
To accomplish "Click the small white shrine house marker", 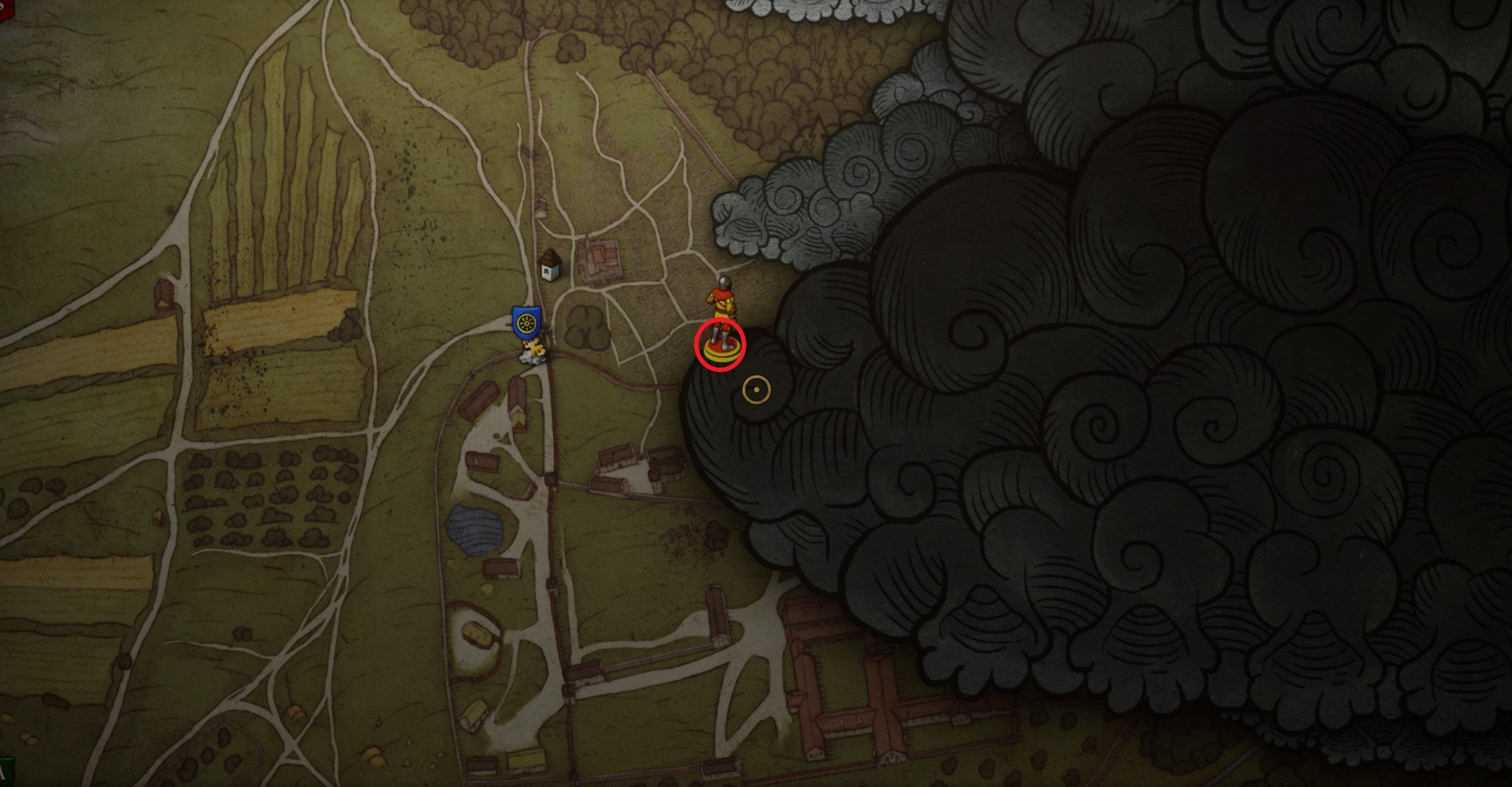I will 549,266.
